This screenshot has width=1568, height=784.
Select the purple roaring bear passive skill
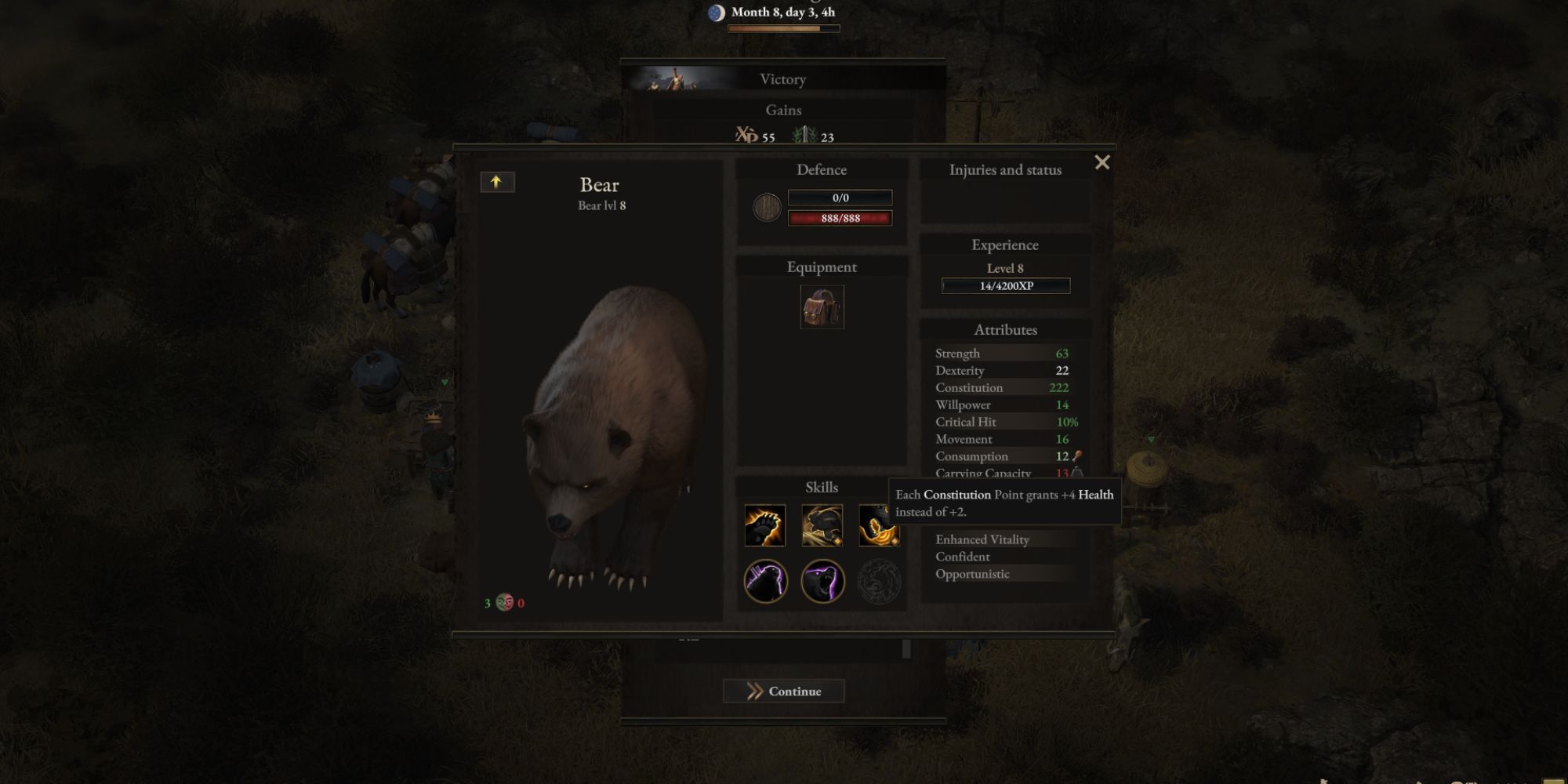tap(821, 580)
